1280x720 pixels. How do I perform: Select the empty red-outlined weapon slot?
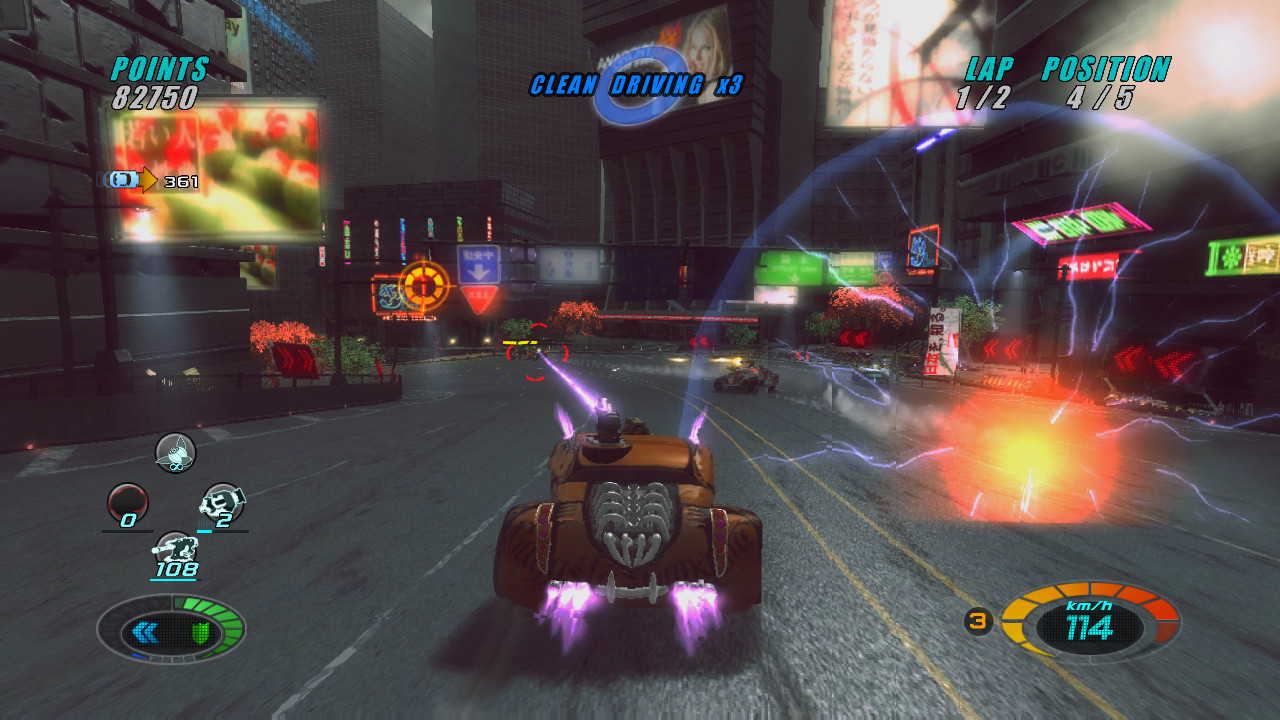[128, 502]
